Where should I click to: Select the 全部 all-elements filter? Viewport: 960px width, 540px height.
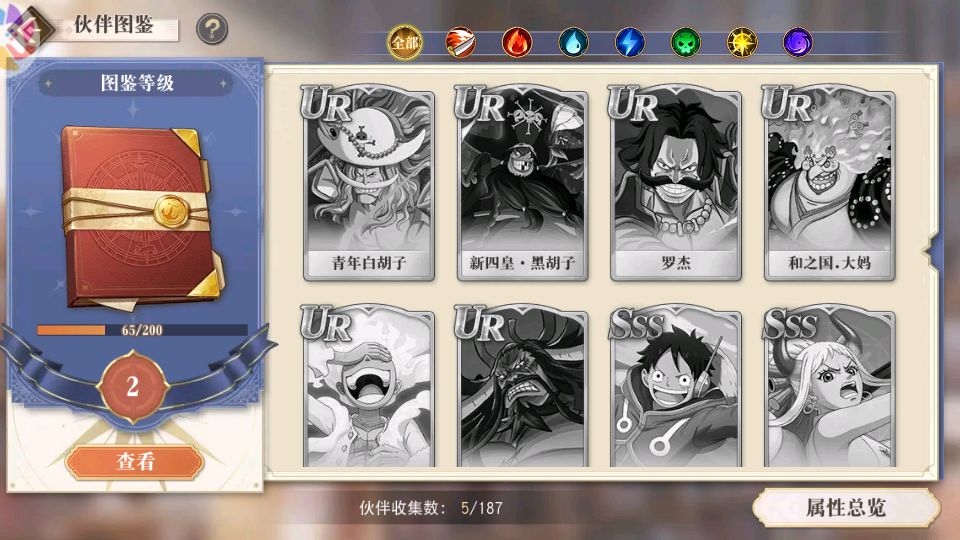pyautogui.click(x=404, y=42)
